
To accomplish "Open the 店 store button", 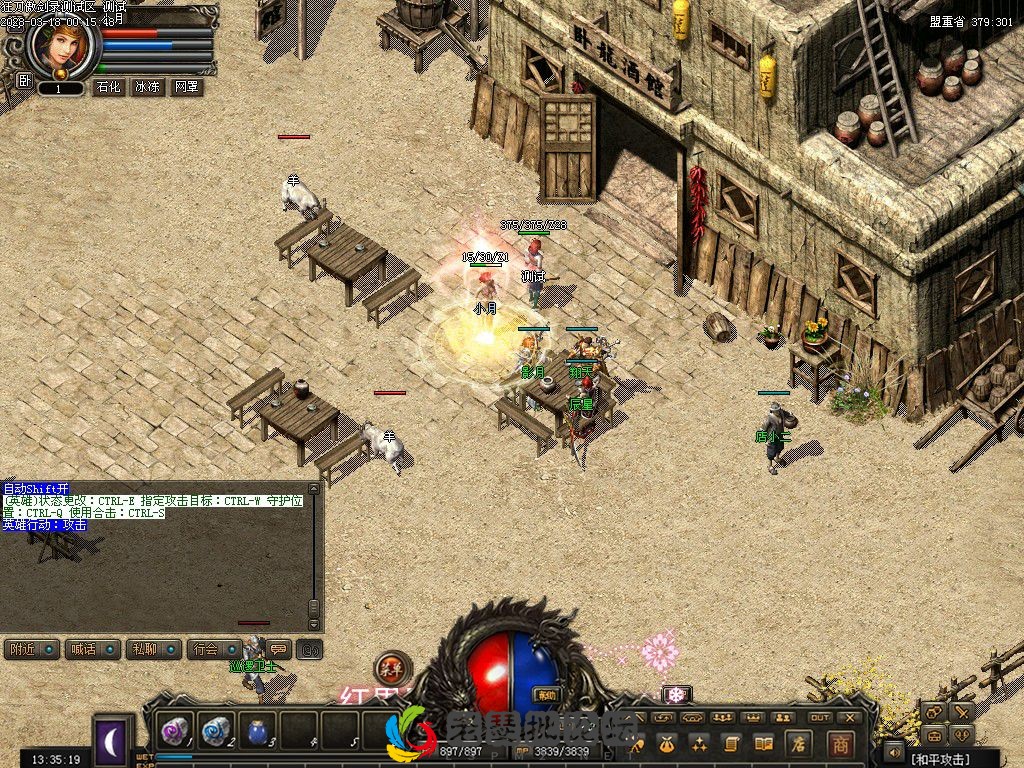I will (x=798, y=743).
